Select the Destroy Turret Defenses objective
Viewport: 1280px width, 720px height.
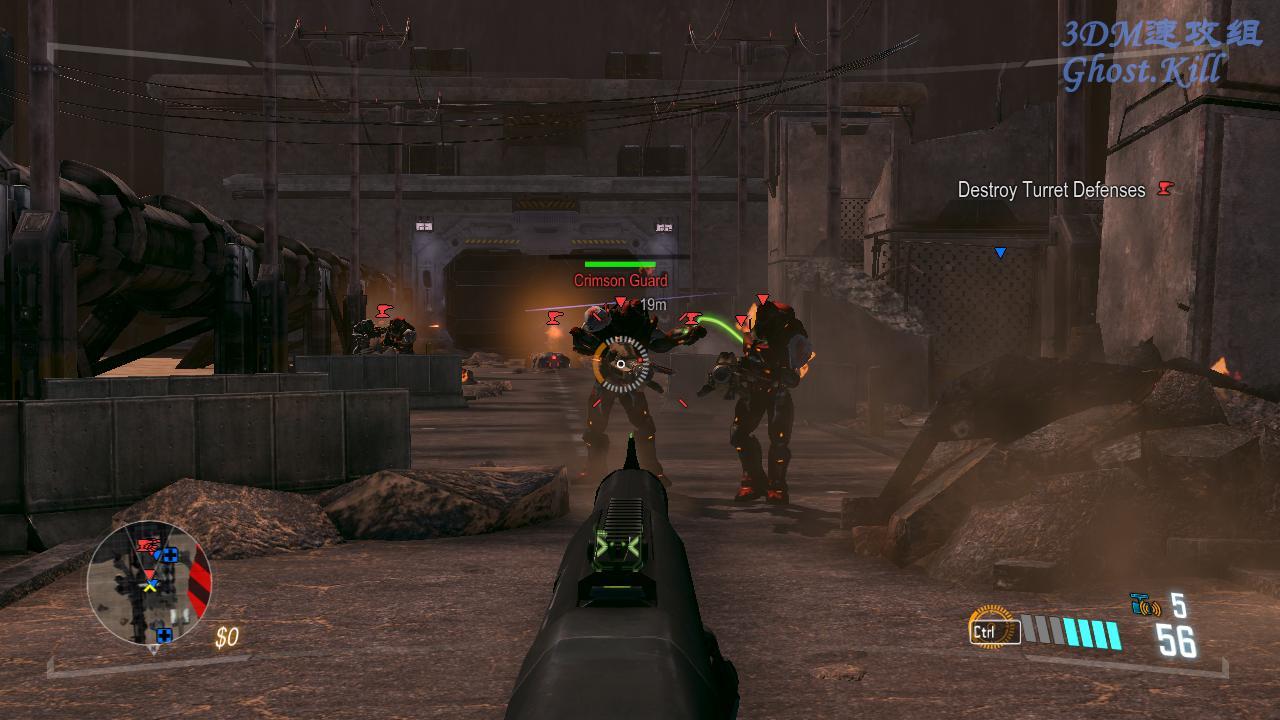click(x=1051, y=190)
